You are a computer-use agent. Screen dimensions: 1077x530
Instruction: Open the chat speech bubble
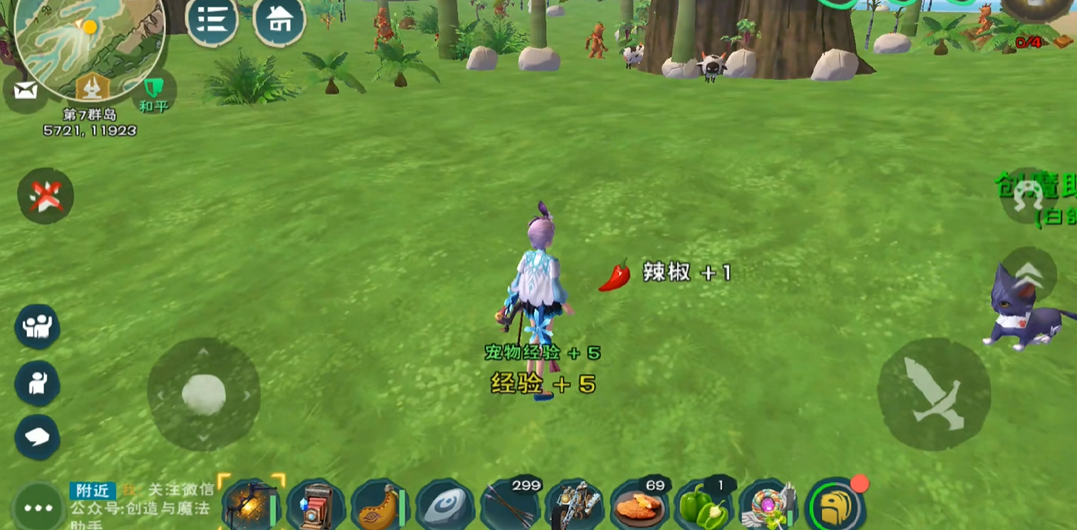pos(37,437)
